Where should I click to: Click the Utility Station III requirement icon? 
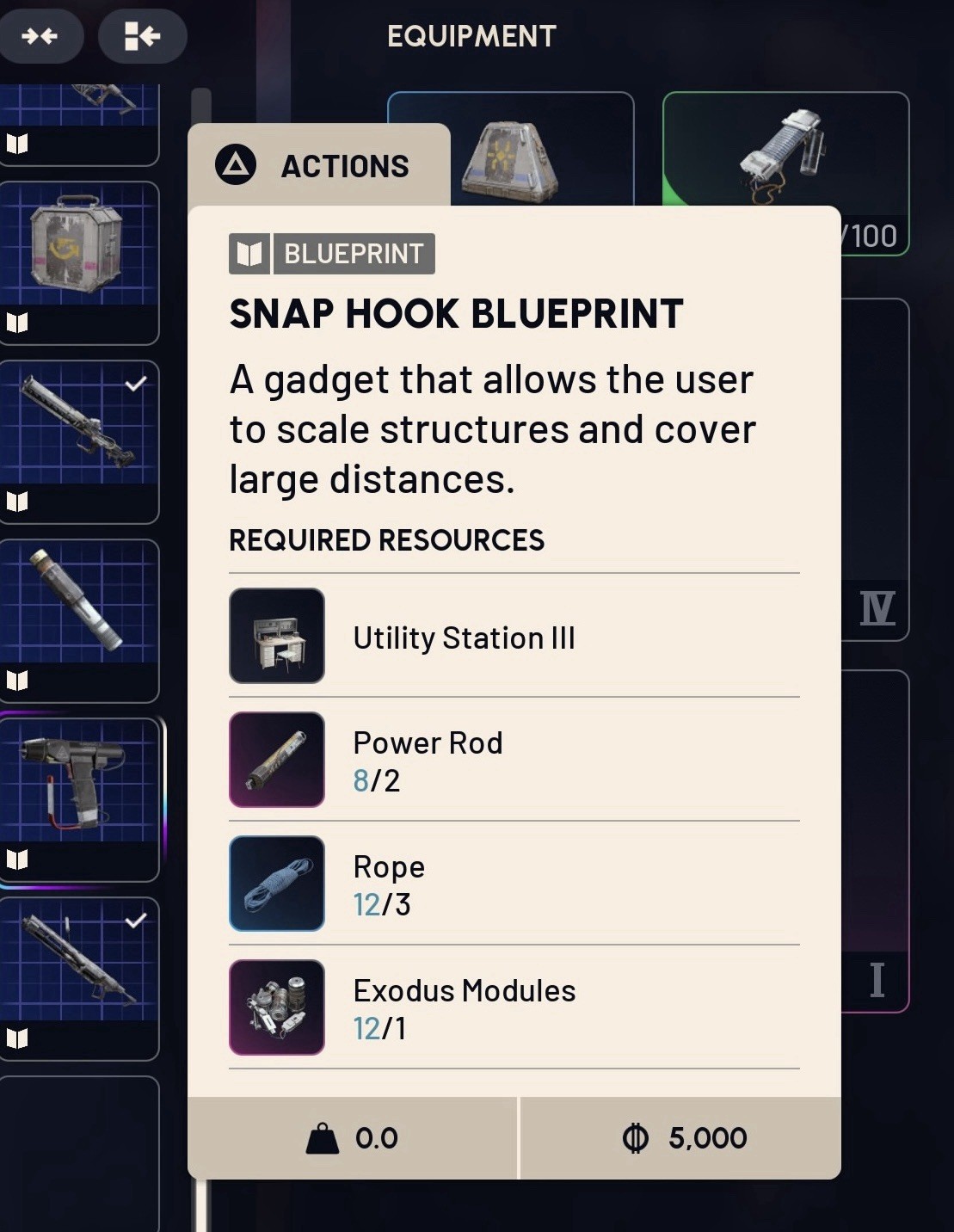click(x=277, y=636)
